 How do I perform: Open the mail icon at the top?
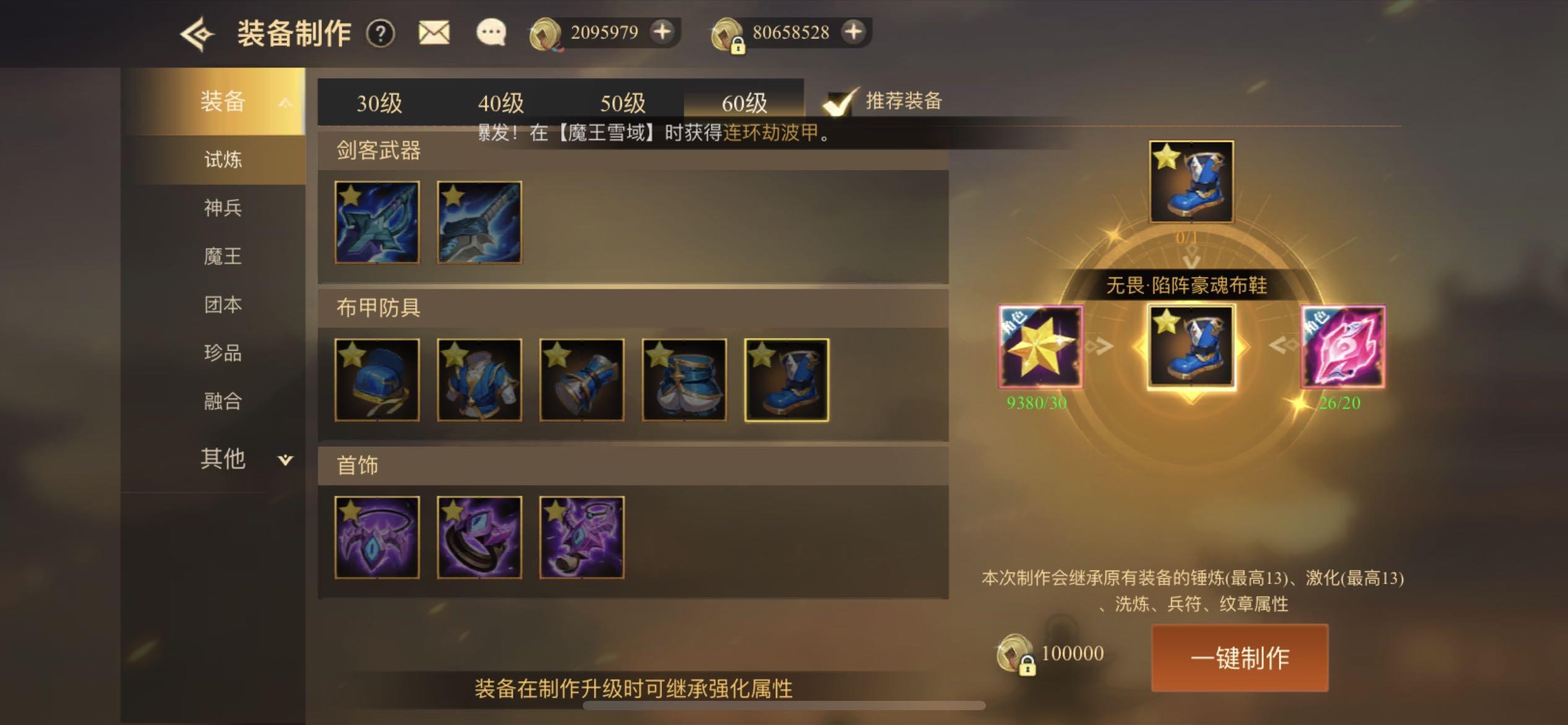click(x=433, y=33)
